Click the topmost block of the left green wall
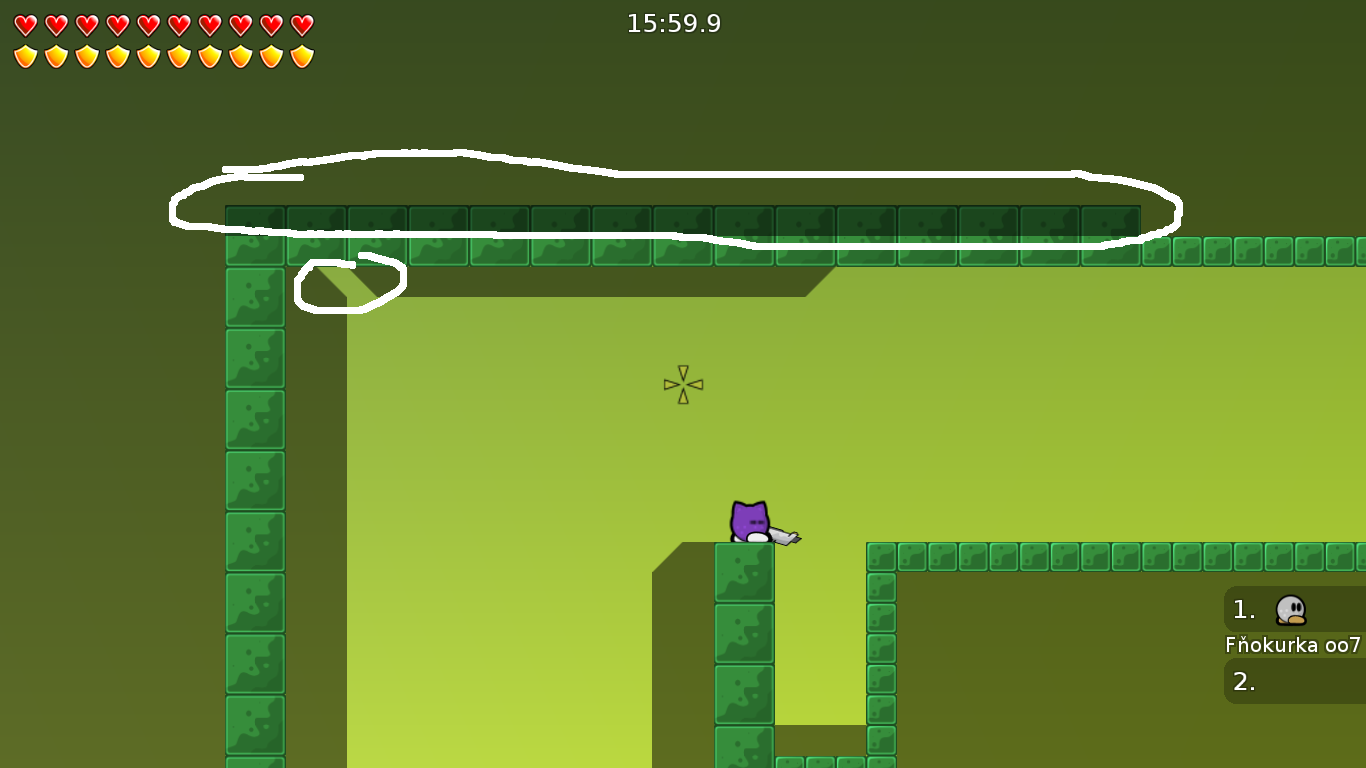Screen dimensions: 1366x768 255,222
